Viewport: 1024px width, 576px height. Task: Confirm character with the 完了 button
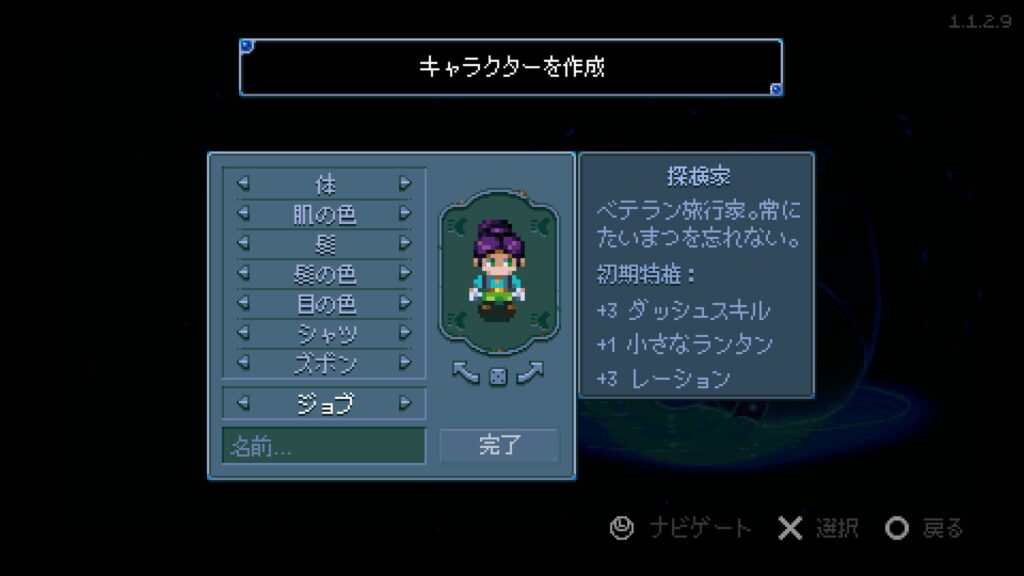498,446
